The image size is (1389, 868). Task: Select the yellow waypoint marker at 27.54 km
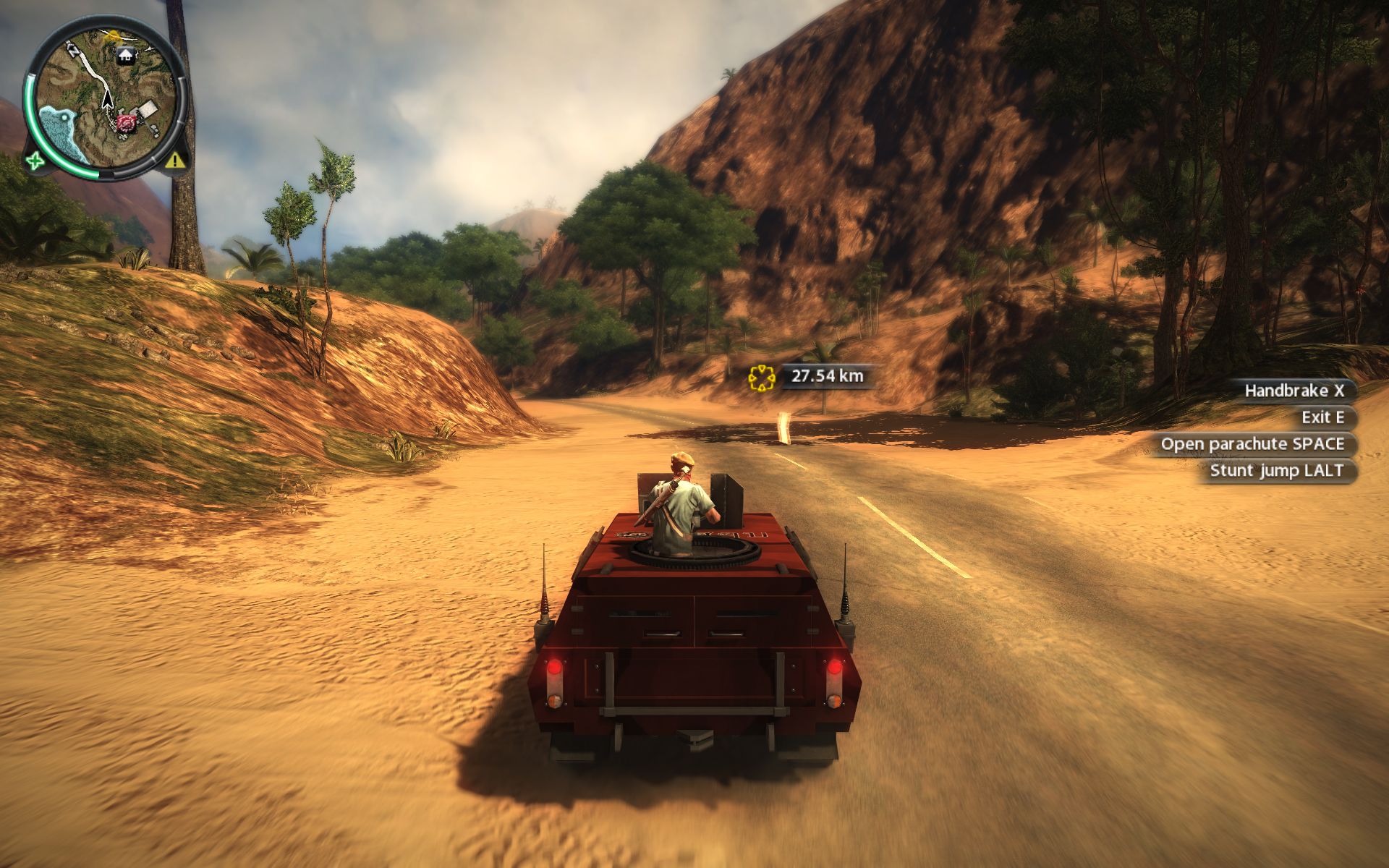(x=762, y=377)
